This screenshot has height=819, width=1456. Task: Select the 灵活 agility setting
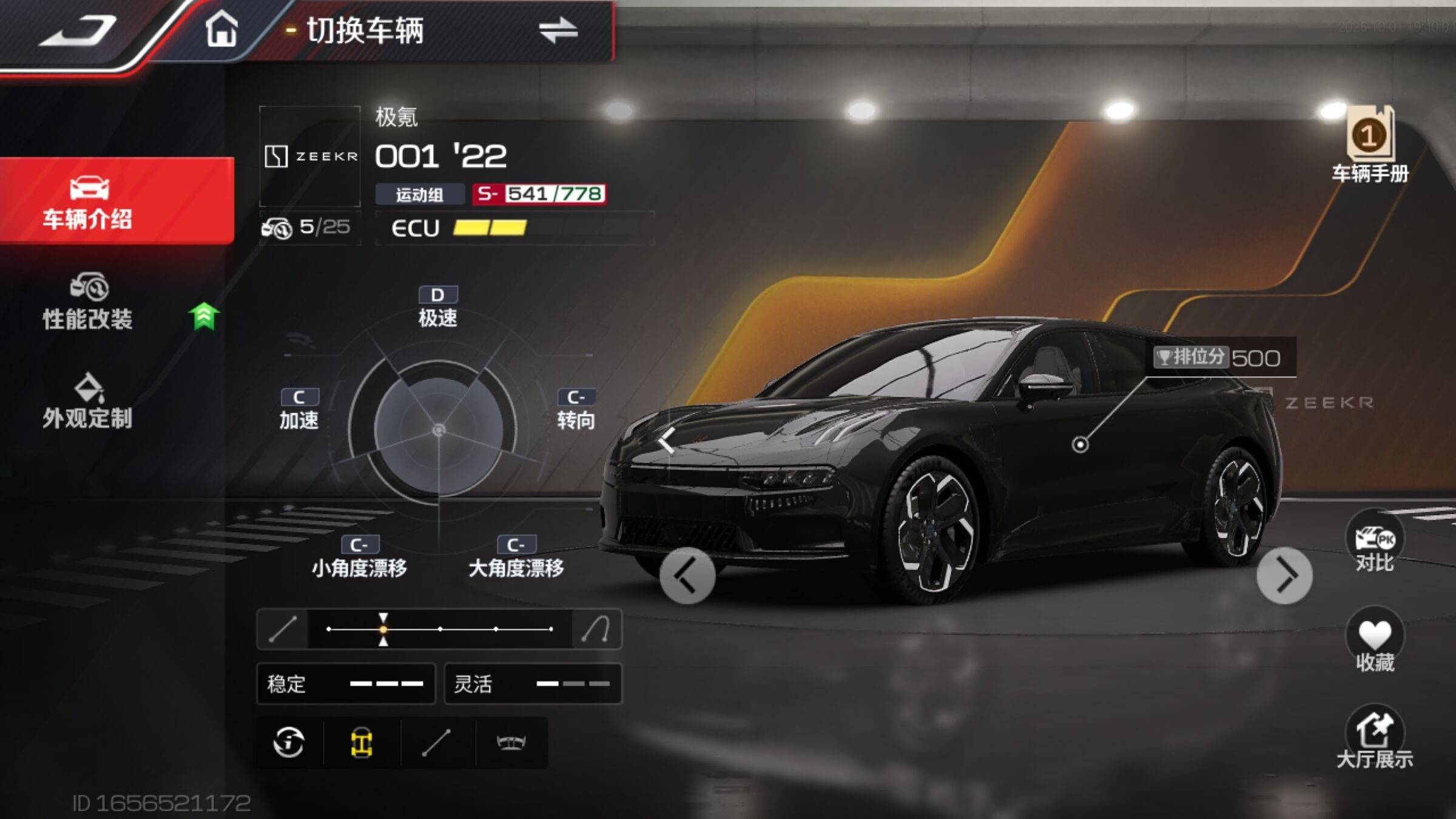click(x=533, y=684)
